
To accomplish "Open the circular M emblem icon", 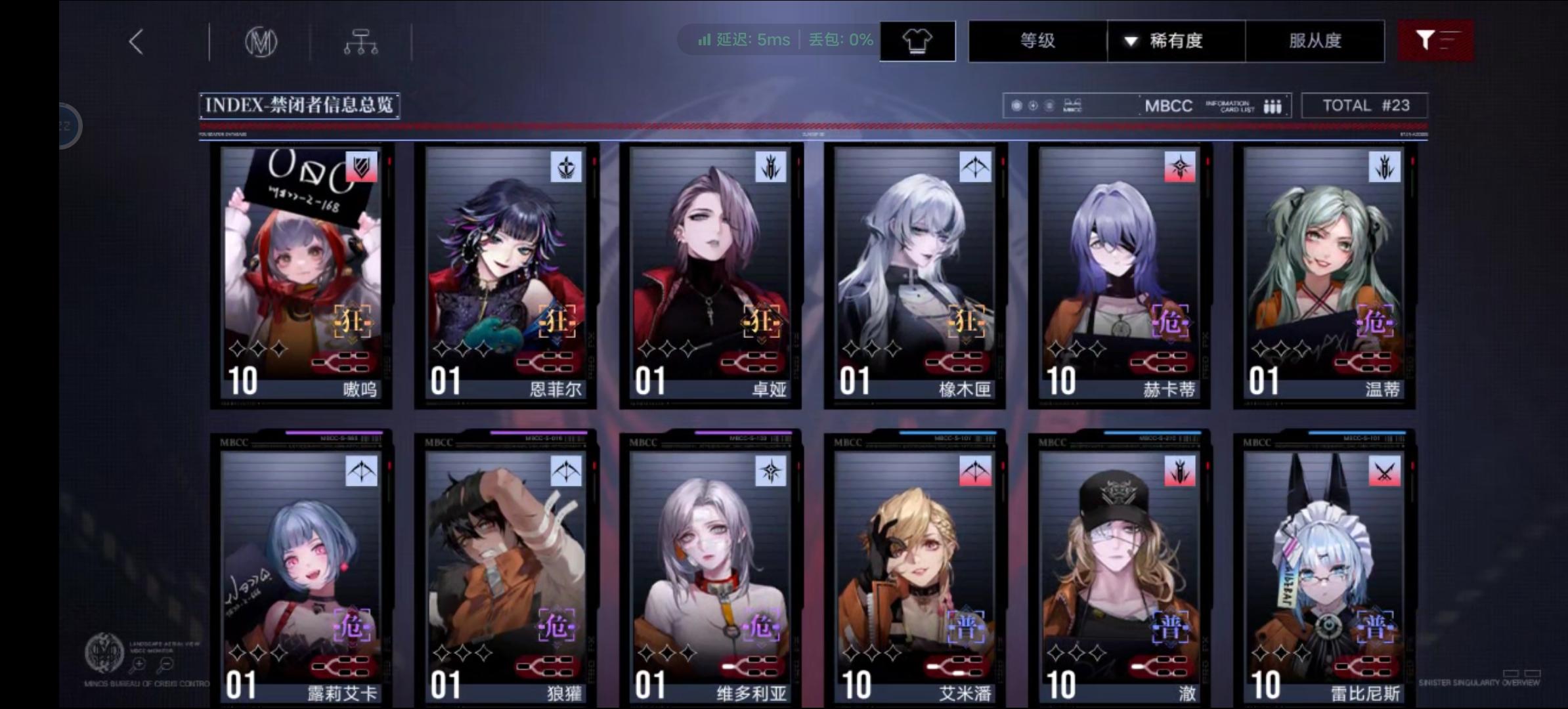I will coord(261,41).
